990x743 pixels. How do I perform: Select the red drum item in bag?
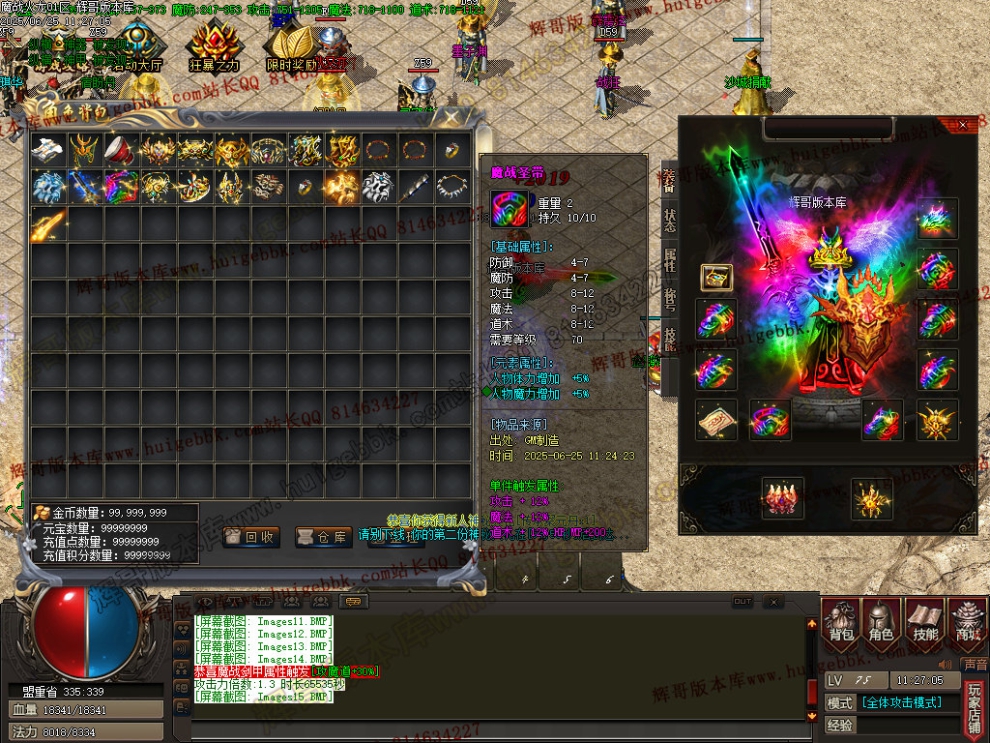[x=122, y=150]
